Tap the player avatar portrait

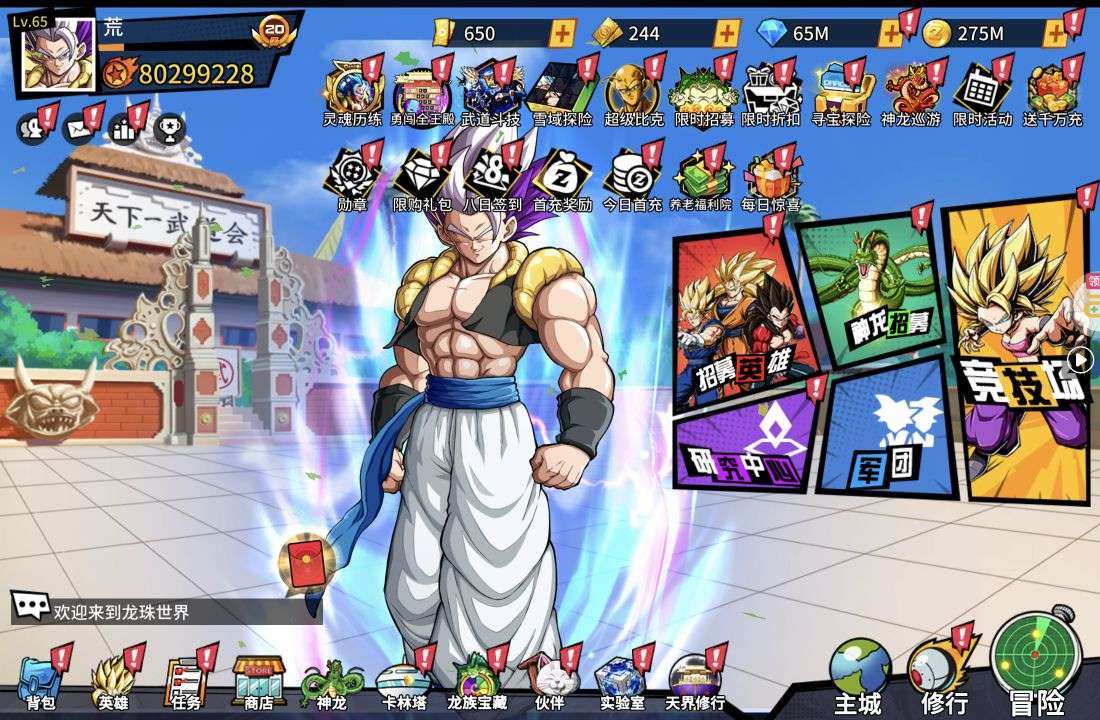click(x=58, y=53)
